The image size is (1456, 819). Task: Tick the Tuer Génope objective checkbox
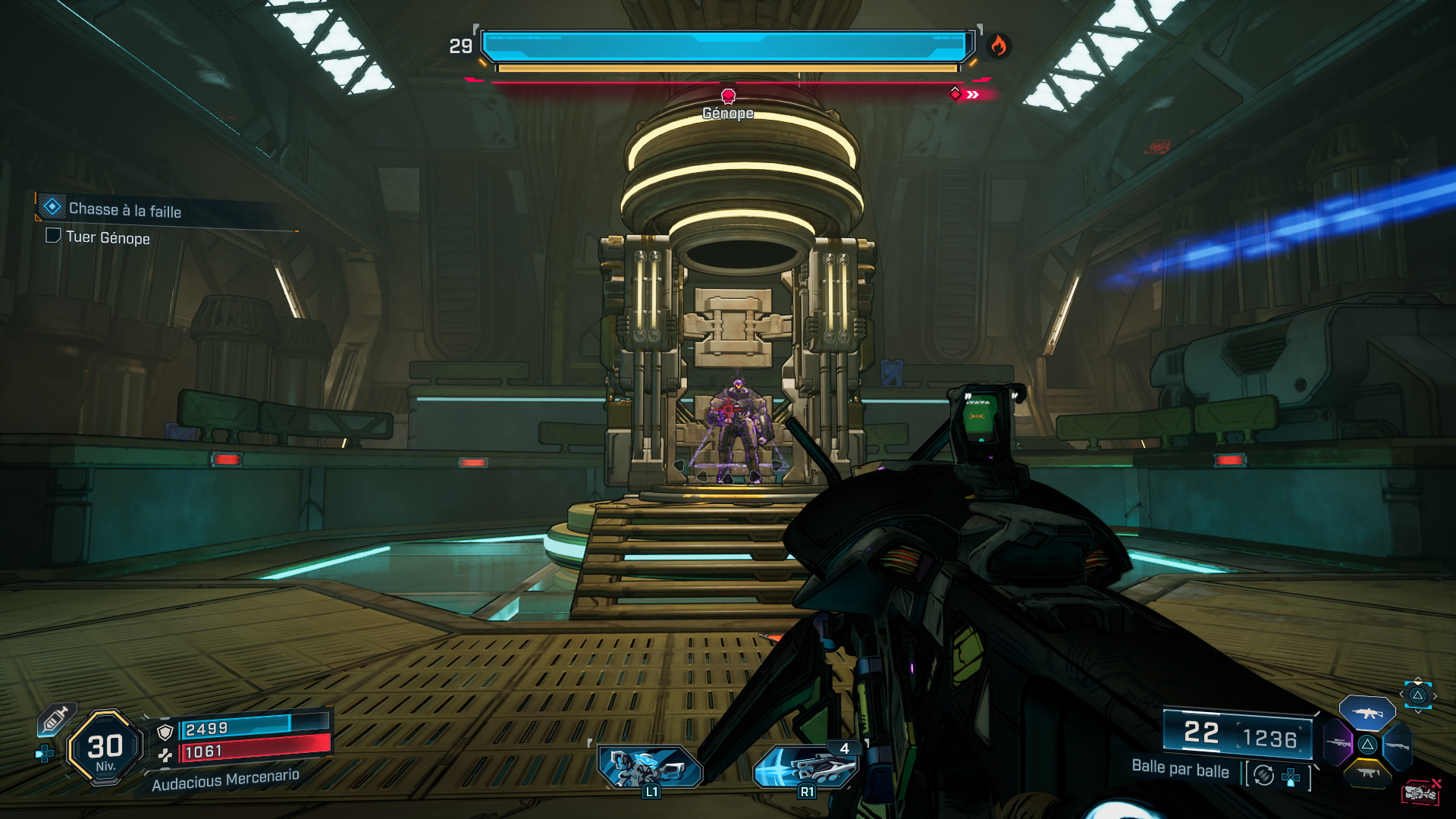[x=53, y=236]
